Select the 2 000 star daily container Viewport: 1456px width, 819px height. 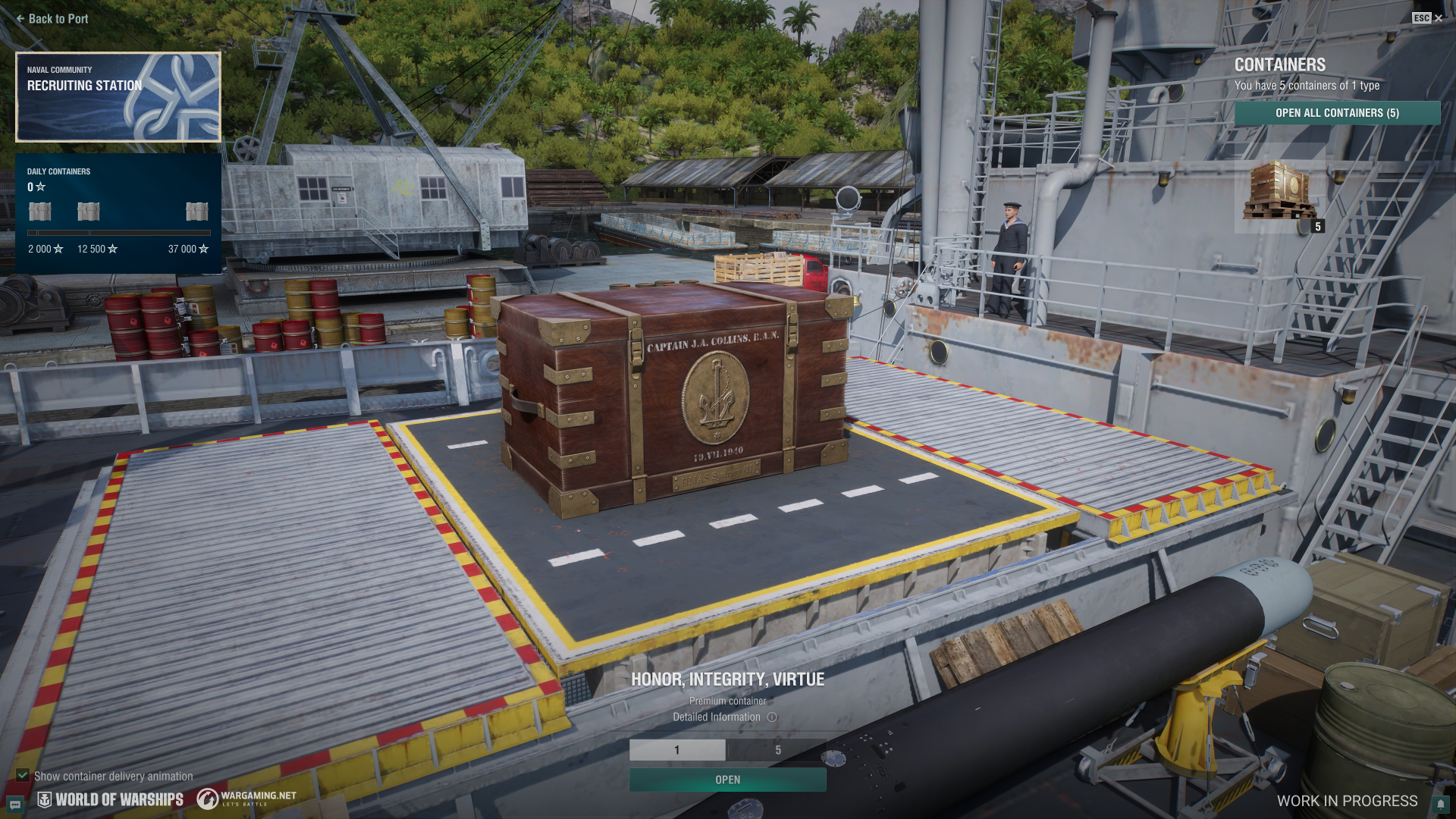coord(40,212)
